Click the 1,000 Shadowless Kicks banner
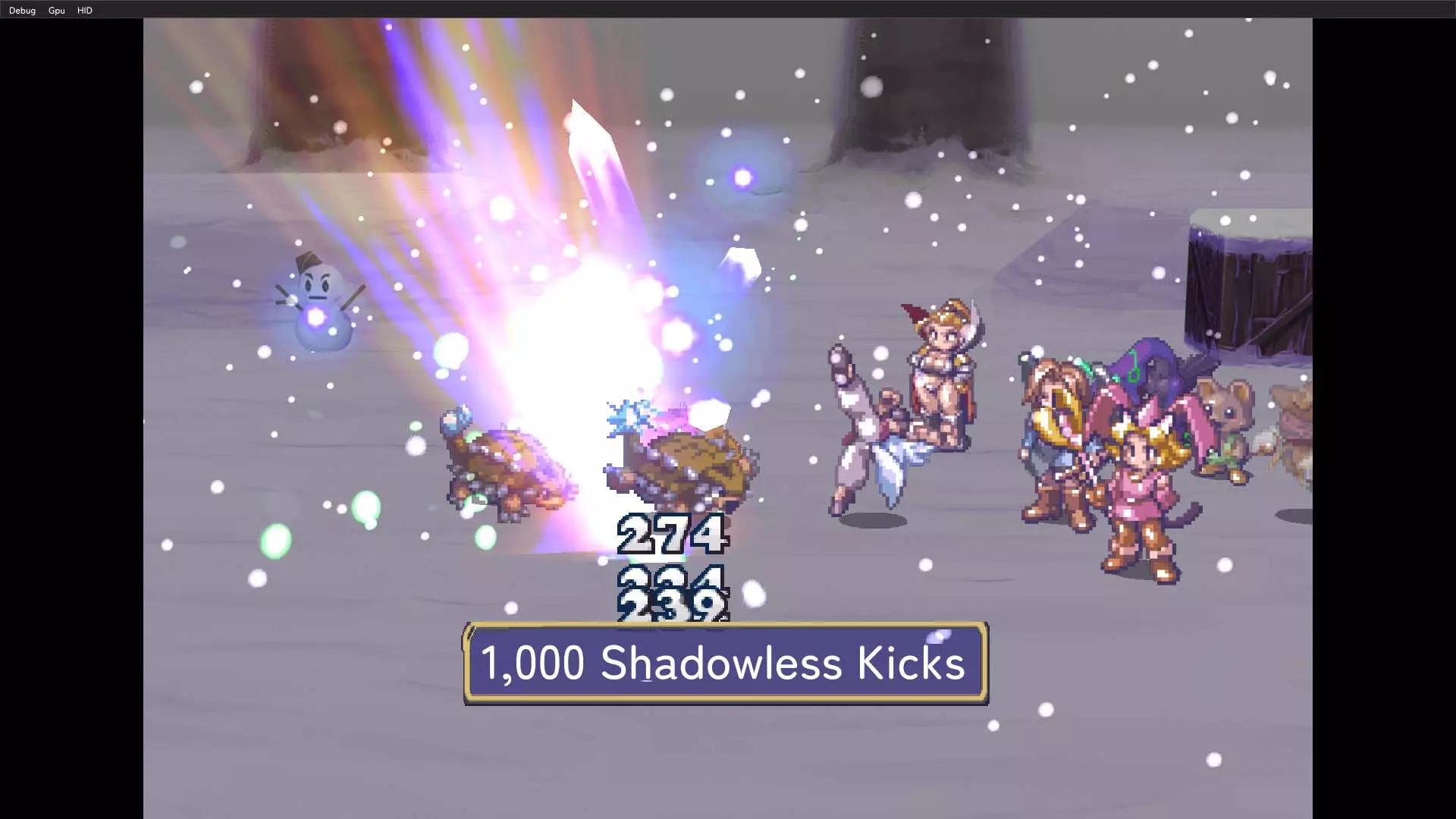The height and width of the screenshot is (819, 1456). pyautogui.click(x=724, y=664)
